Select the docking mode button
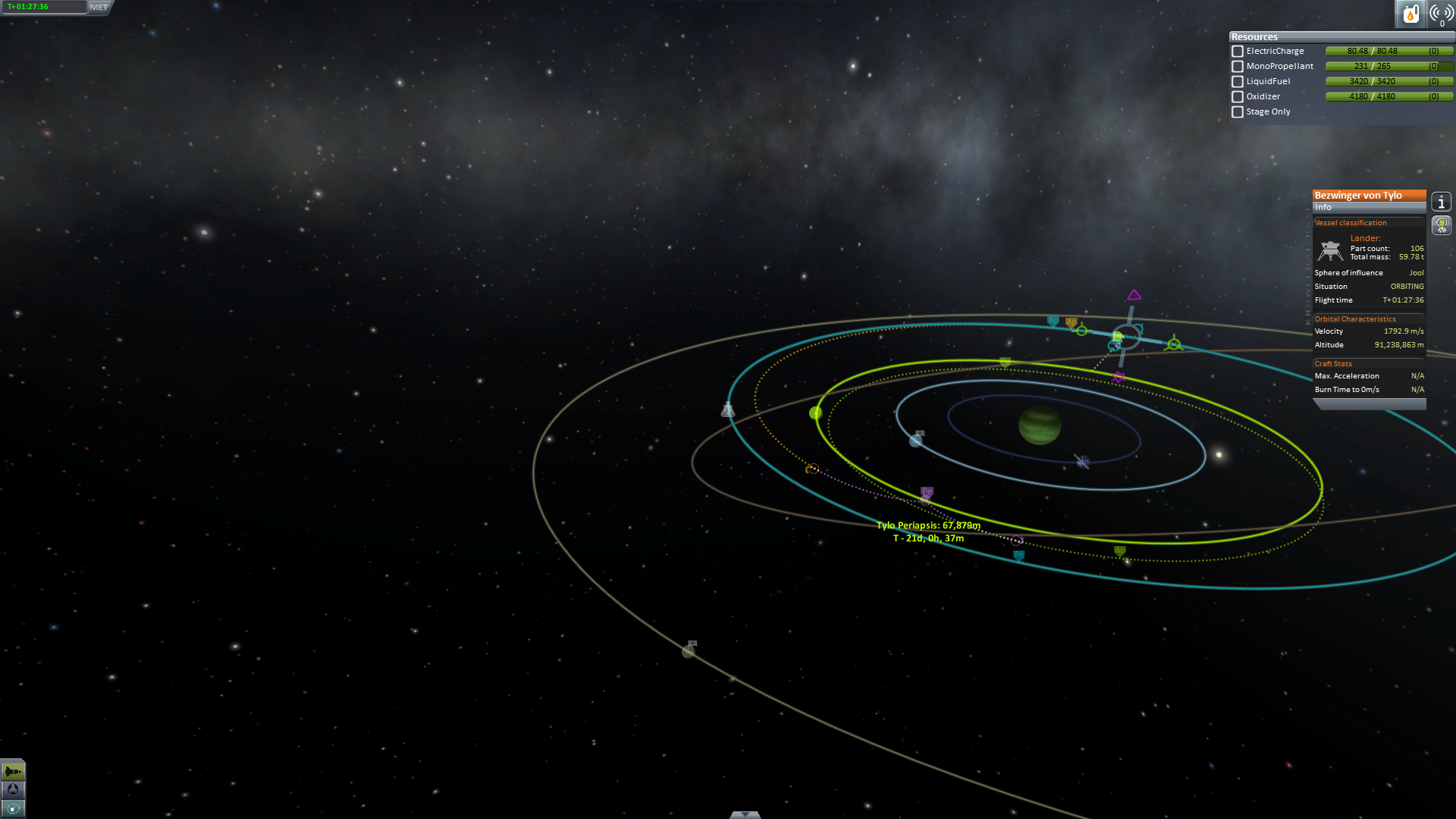1456x819 pixels. 13,789
